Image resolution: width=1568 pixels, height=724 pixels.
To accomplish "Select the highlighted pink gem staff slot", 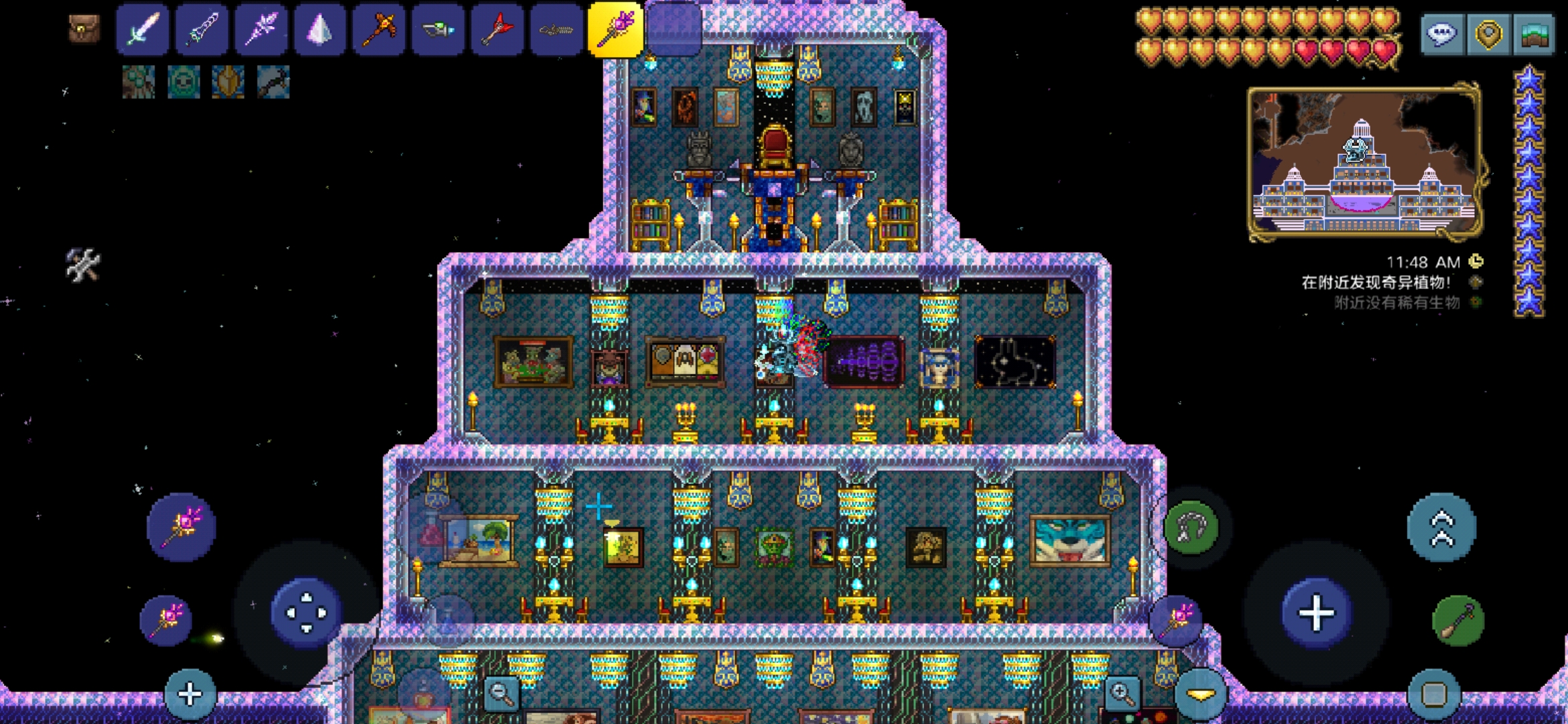I will click(x=615, y=29).
